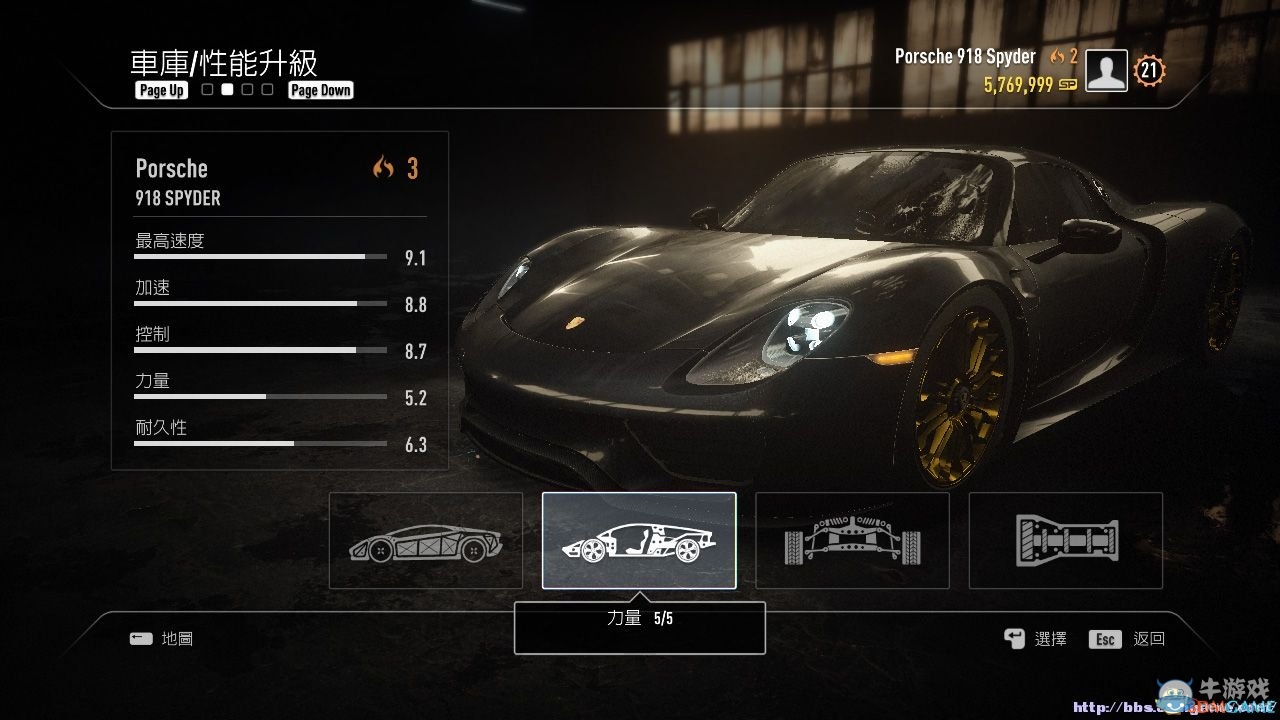1280x720 pixels.
Task: Switch to the transmission upgrade tab
Action: coord(1065,540)
